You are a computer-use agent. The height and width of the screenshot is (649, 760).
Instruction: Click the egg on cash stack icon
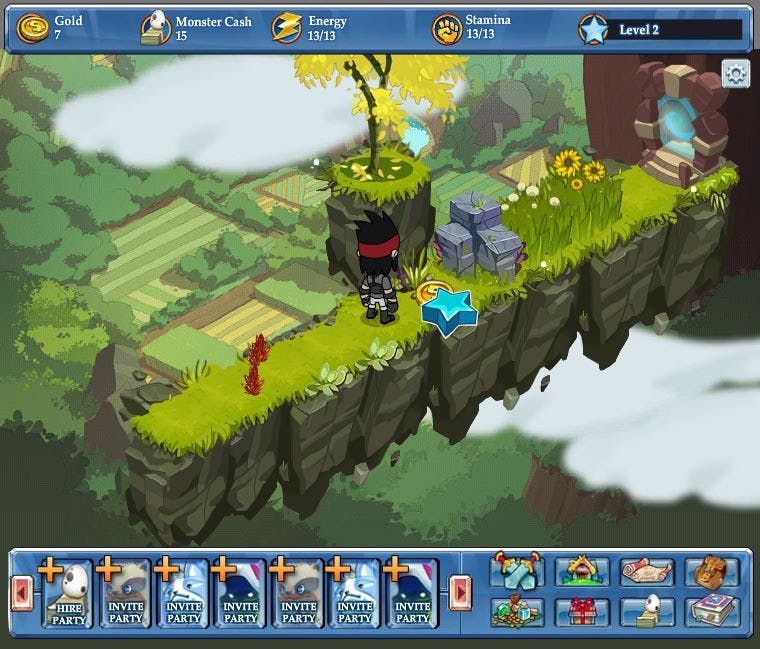point(647,611)
